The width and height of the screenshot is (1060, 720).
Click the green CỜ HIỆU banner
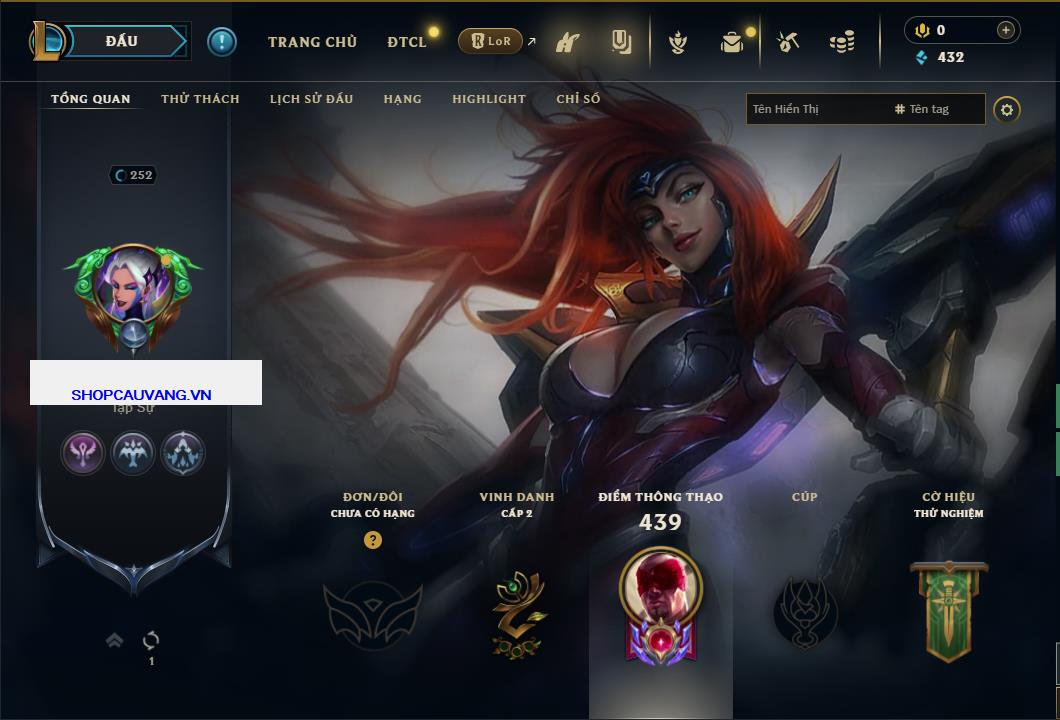[x=948, y=610]
